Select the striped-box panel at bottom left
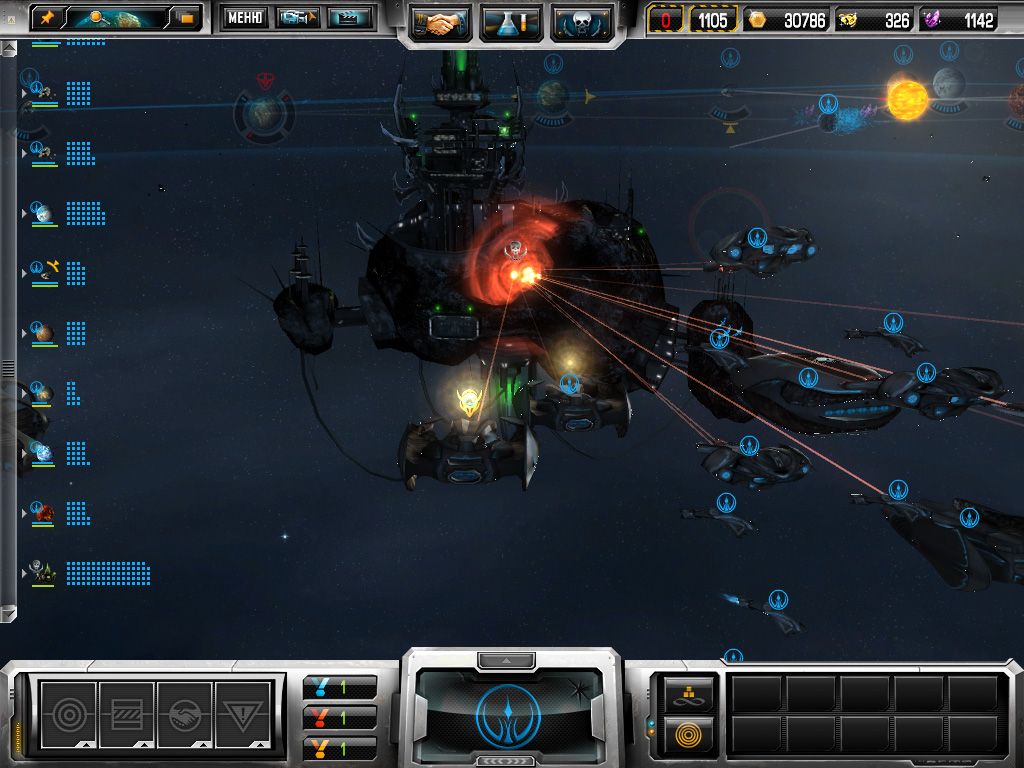Screen dimensions: 1024x768 pyautogui.click(x=126, y=714)
